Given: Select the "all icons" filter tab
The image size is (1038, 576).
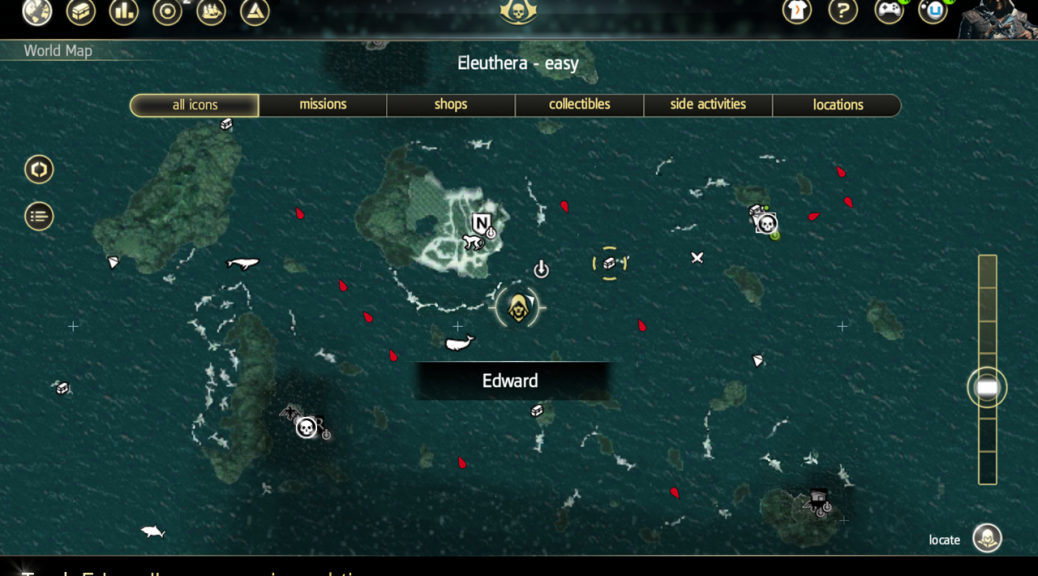Looking at the screenshot, I should tap(195, 105).
